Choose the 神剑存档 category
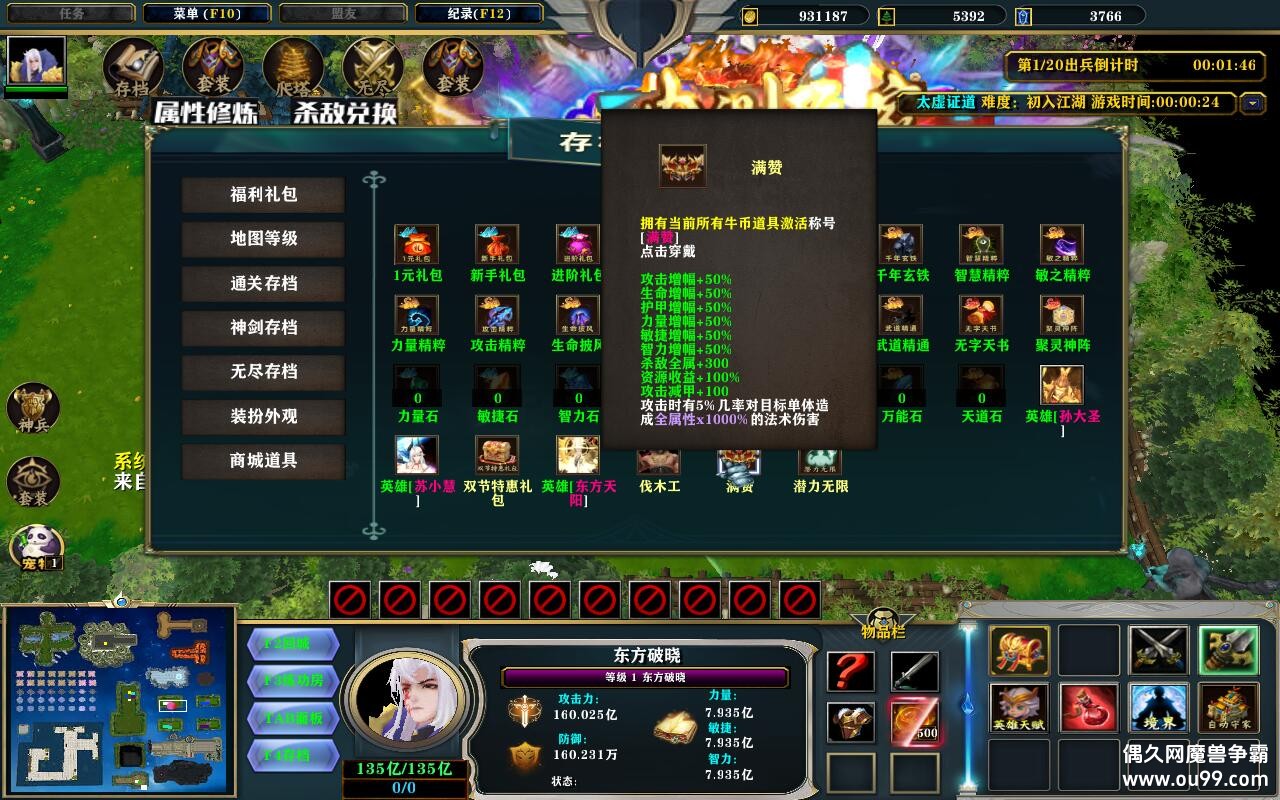The width and height of the screenshot is (1280, 800). (263, 327)
